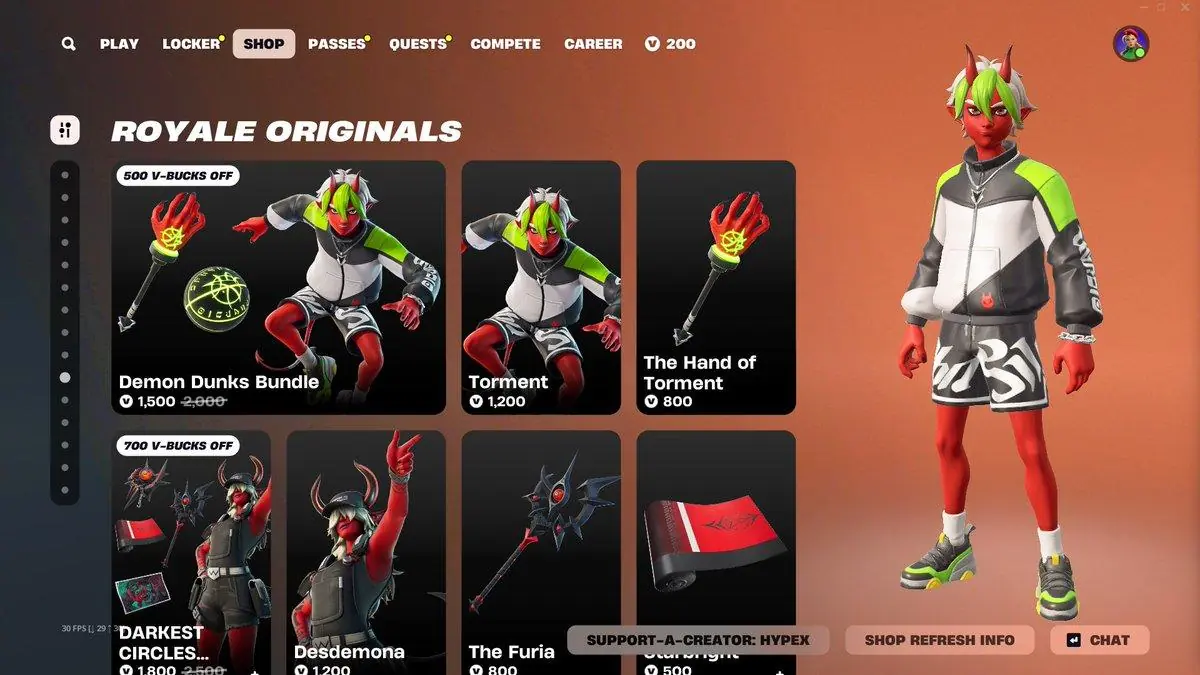This screenshot has width=1200, height=675.
Task: Switch to the Compete tab
Action: [505, 44]
